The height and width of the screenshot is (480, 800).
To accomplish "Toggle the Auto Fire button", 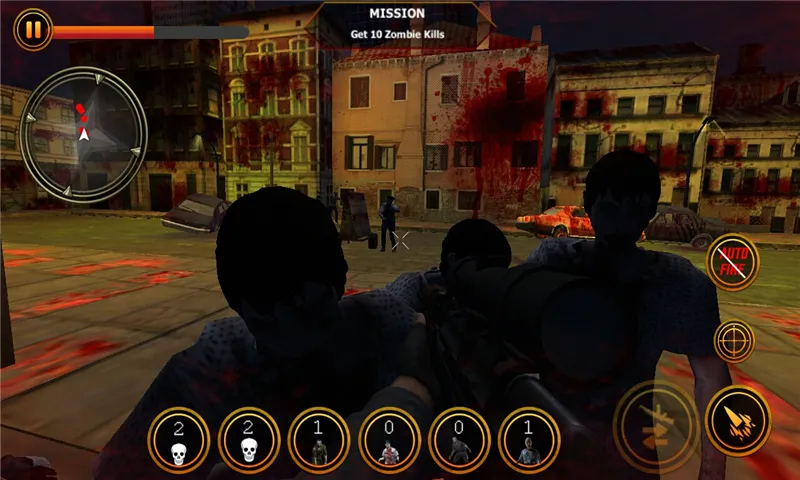I will (733, 263).
